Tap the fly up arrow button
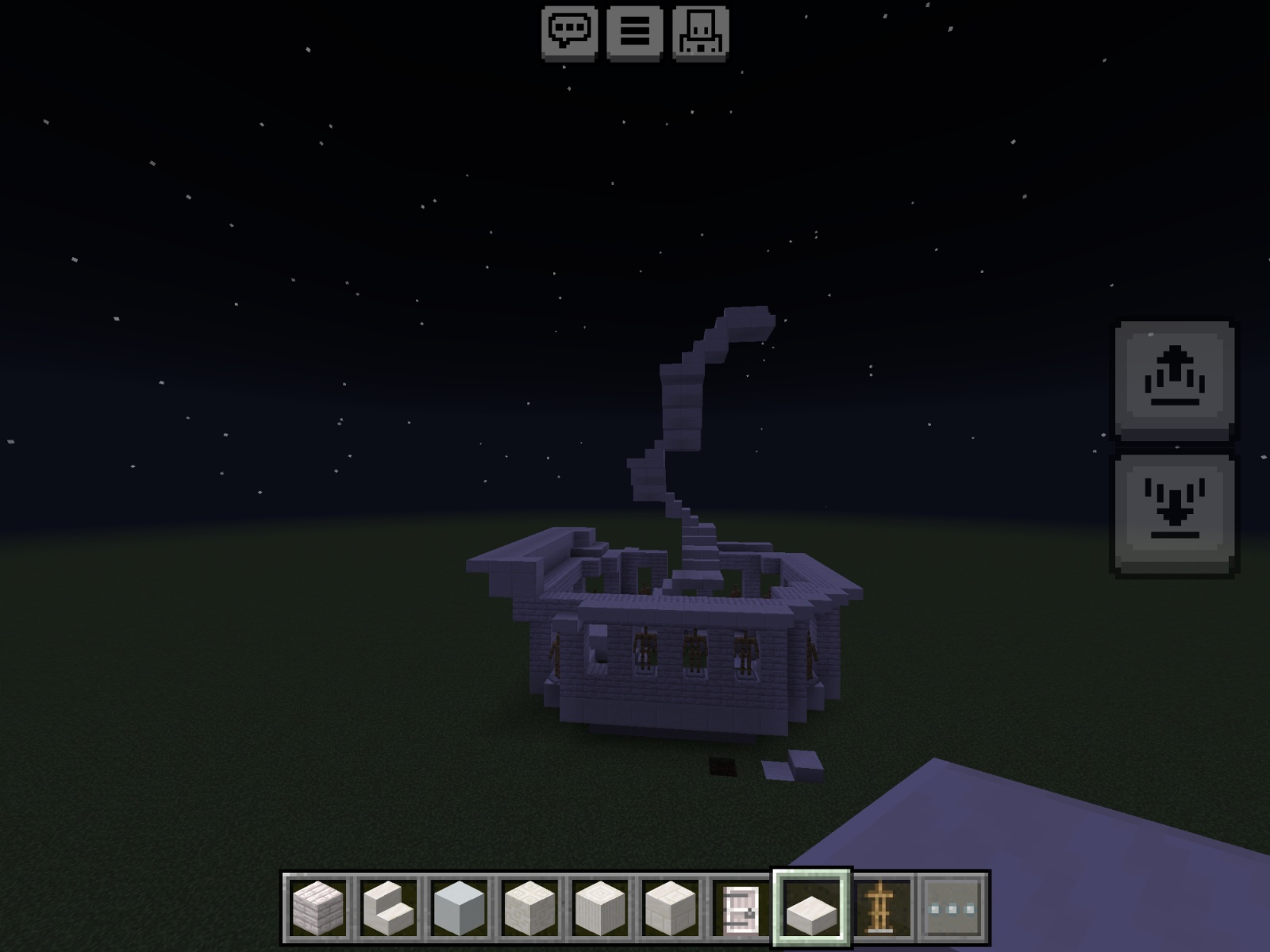Screen dimensions: 1270x952 point(1175,380)
